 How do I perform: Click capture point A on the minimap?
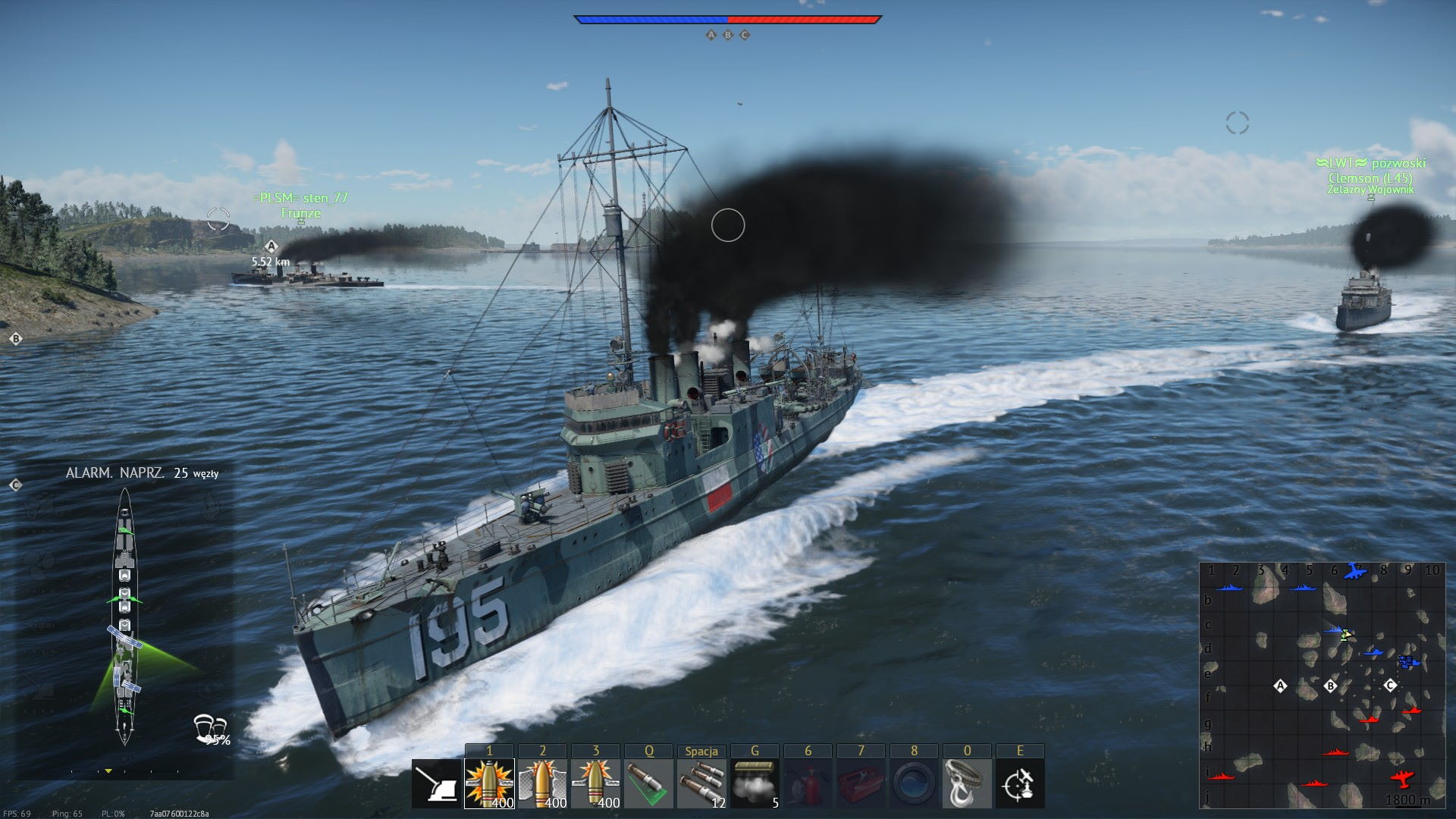pos(1281,686)
